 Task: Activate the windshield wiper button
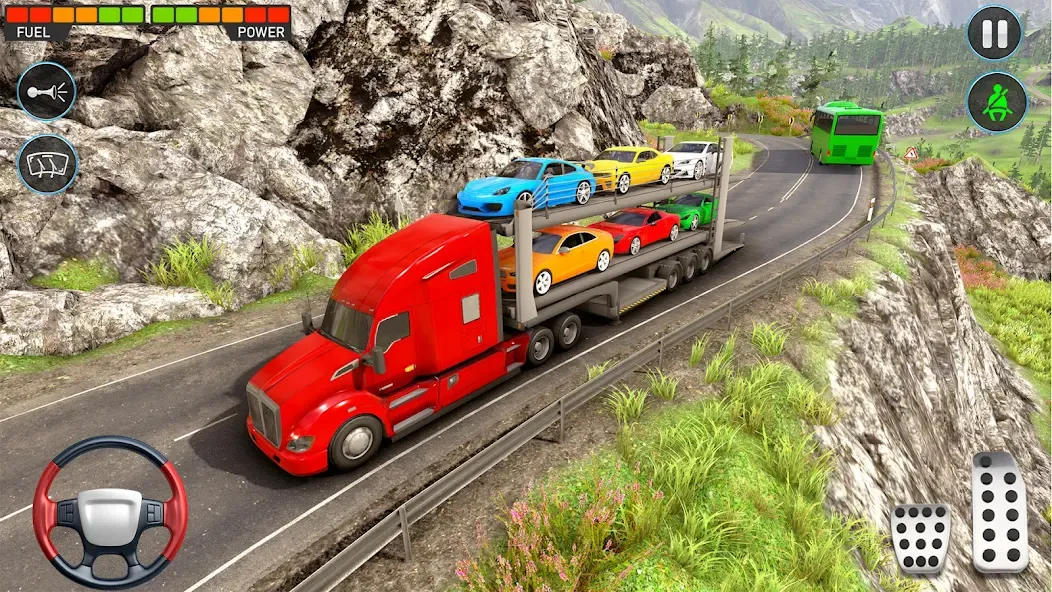(x=47, y=164)
